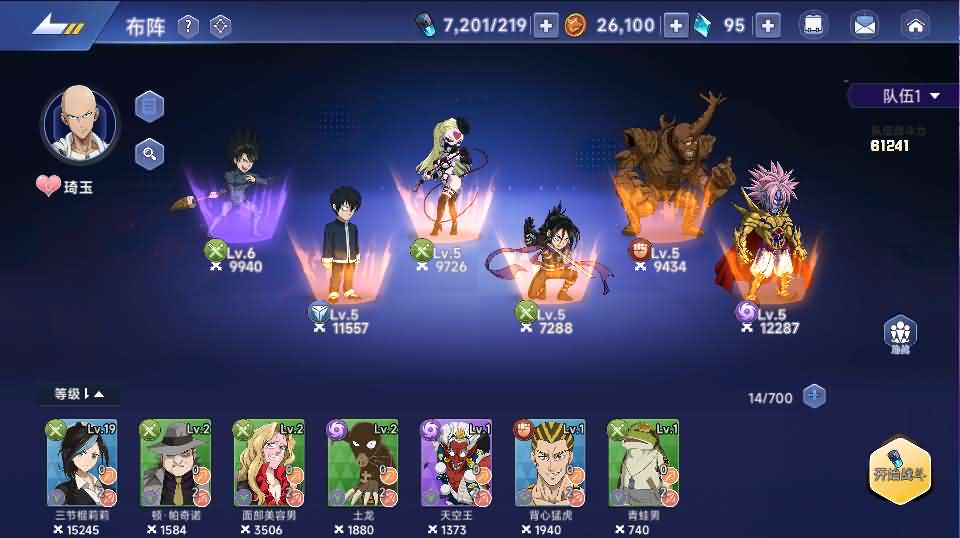
Task: Start the battle with the yellow hexagon button
Action: (x=900, y=476)
